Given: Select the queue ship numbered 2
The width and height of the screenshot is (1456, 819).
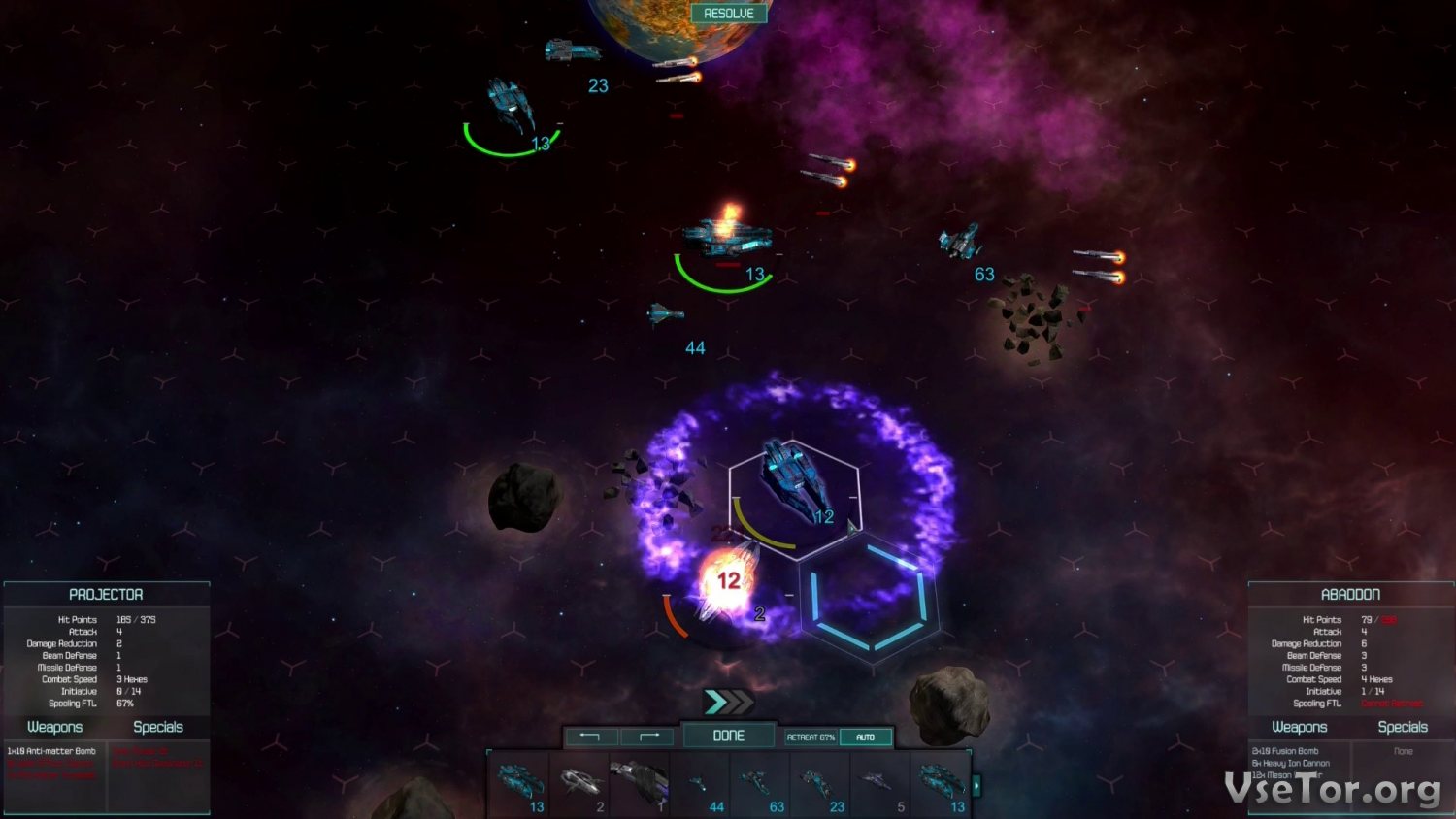Looking at the screenshot, I should 579,783.
